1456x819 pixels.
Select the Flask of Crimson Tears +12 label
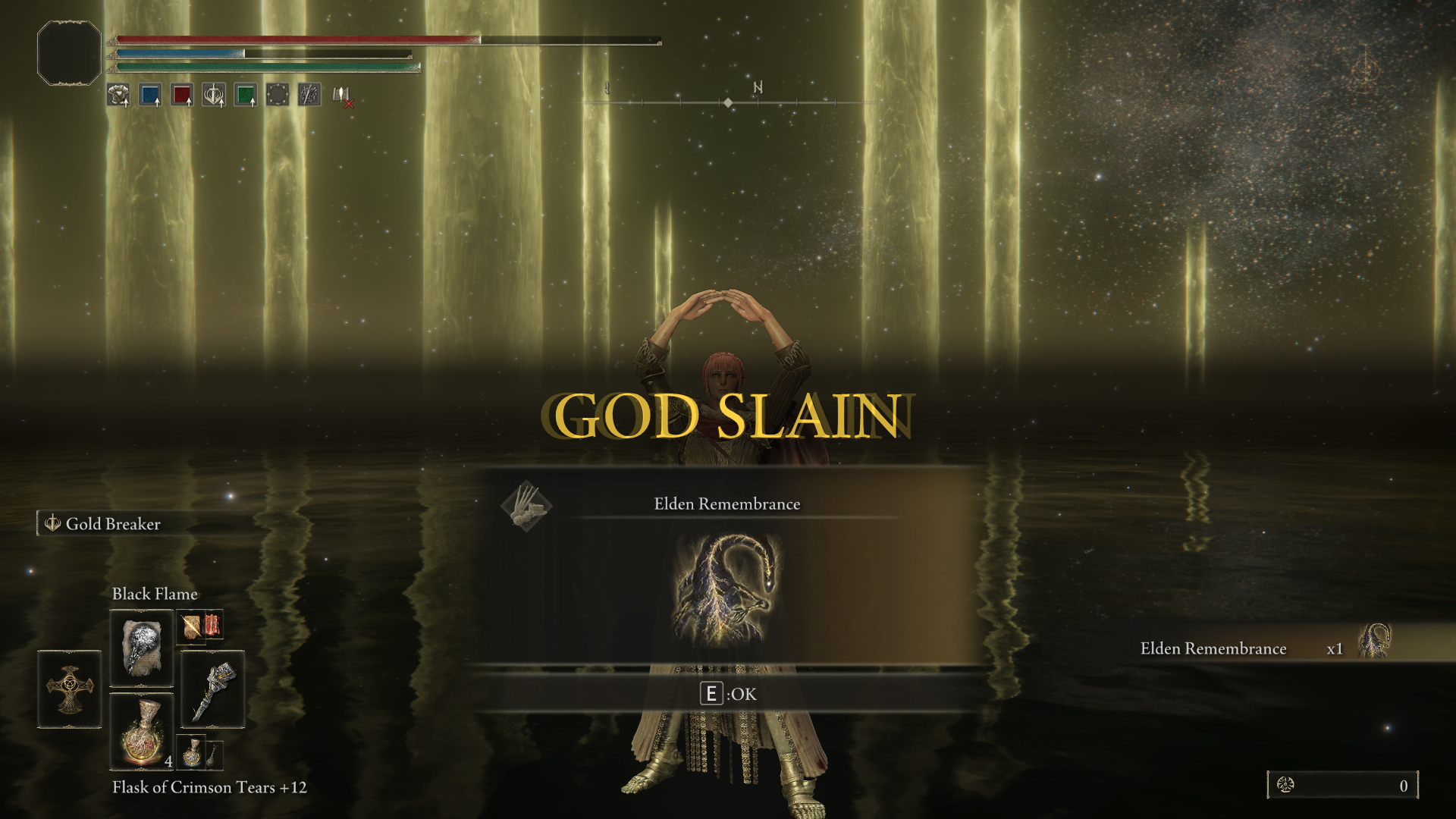209,787
